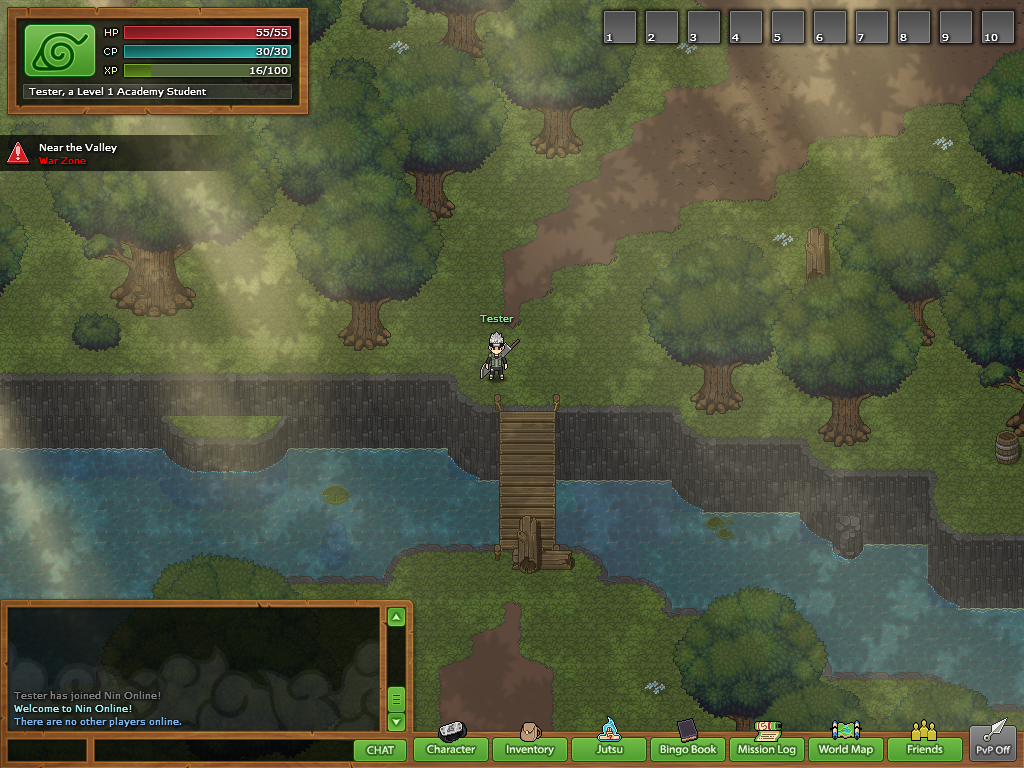
Task: Open the Bingo Book
Action: 688,748
